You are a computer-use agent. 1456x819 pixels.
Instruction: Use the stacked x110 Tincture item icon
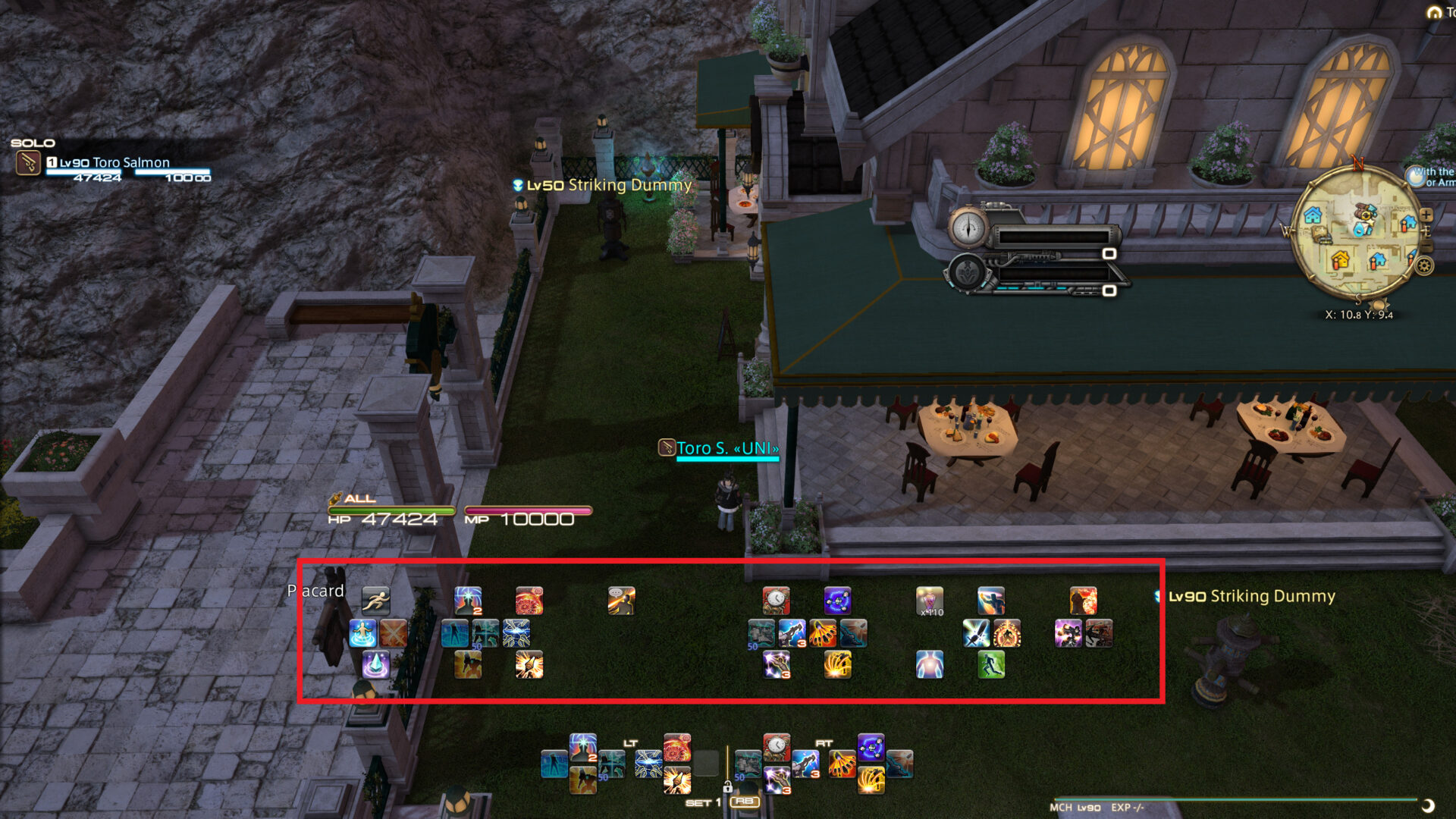[x=930, y=601]
